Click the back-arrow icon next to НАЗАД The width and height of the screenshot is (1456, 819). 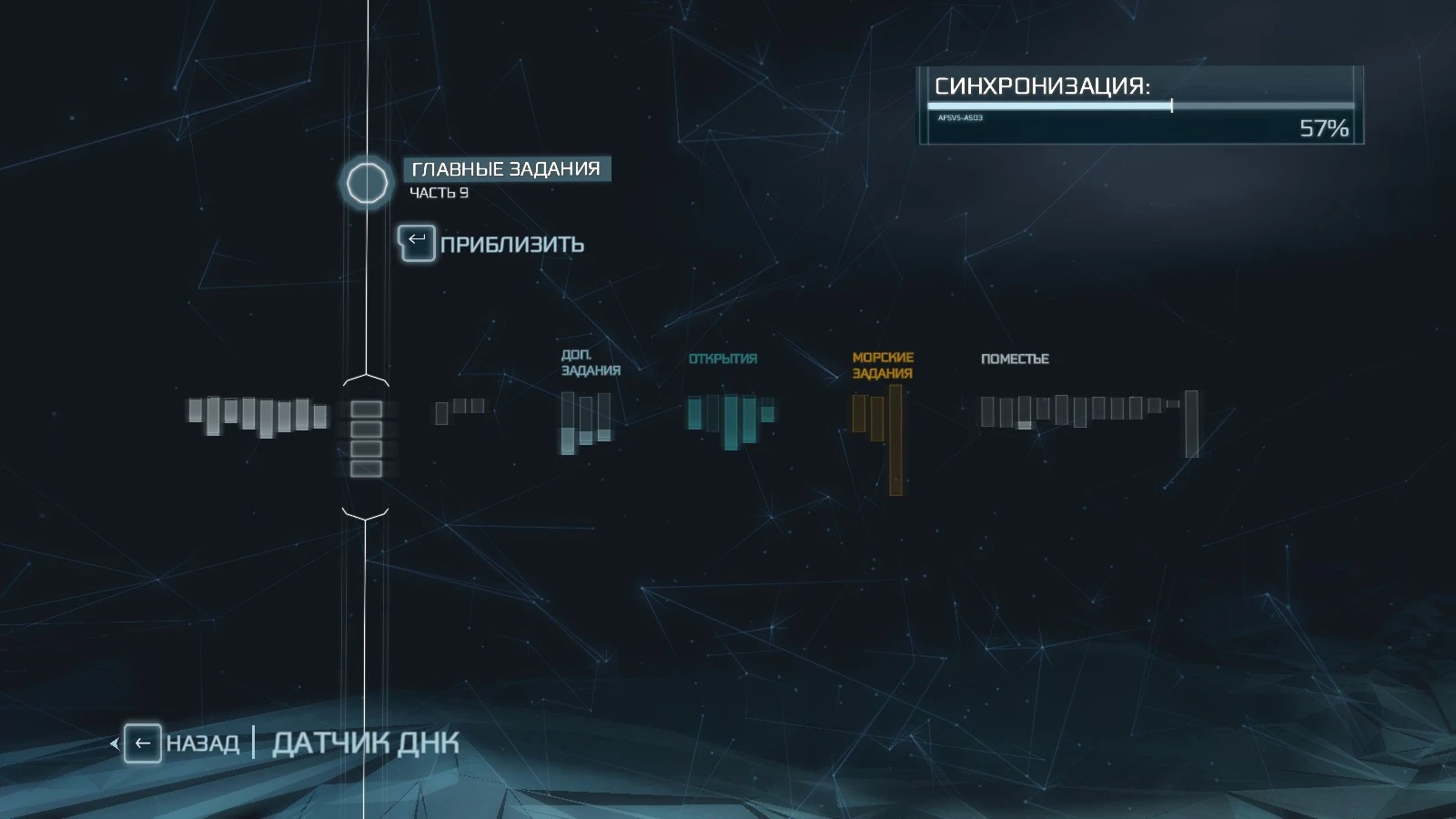coord(142,743)
